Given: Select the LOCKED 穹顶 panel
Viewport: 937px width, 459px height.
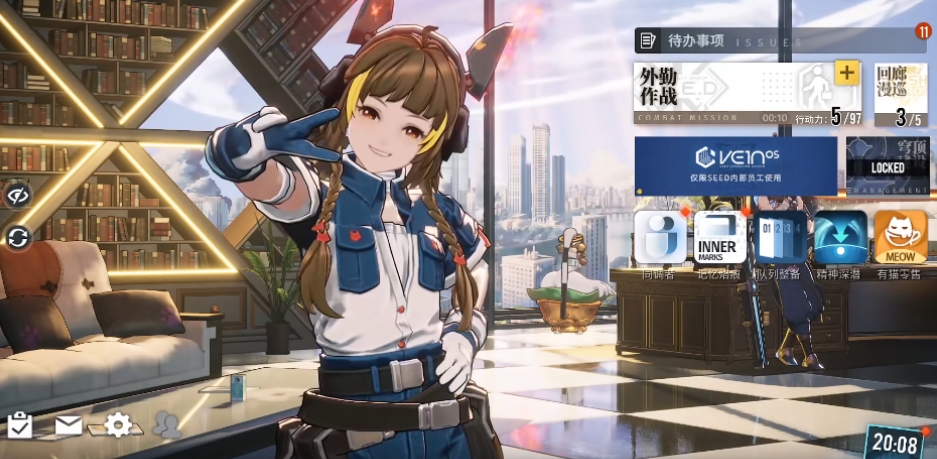Looking at the screenshot, I should pyautogui.click(x=887, y=165).
